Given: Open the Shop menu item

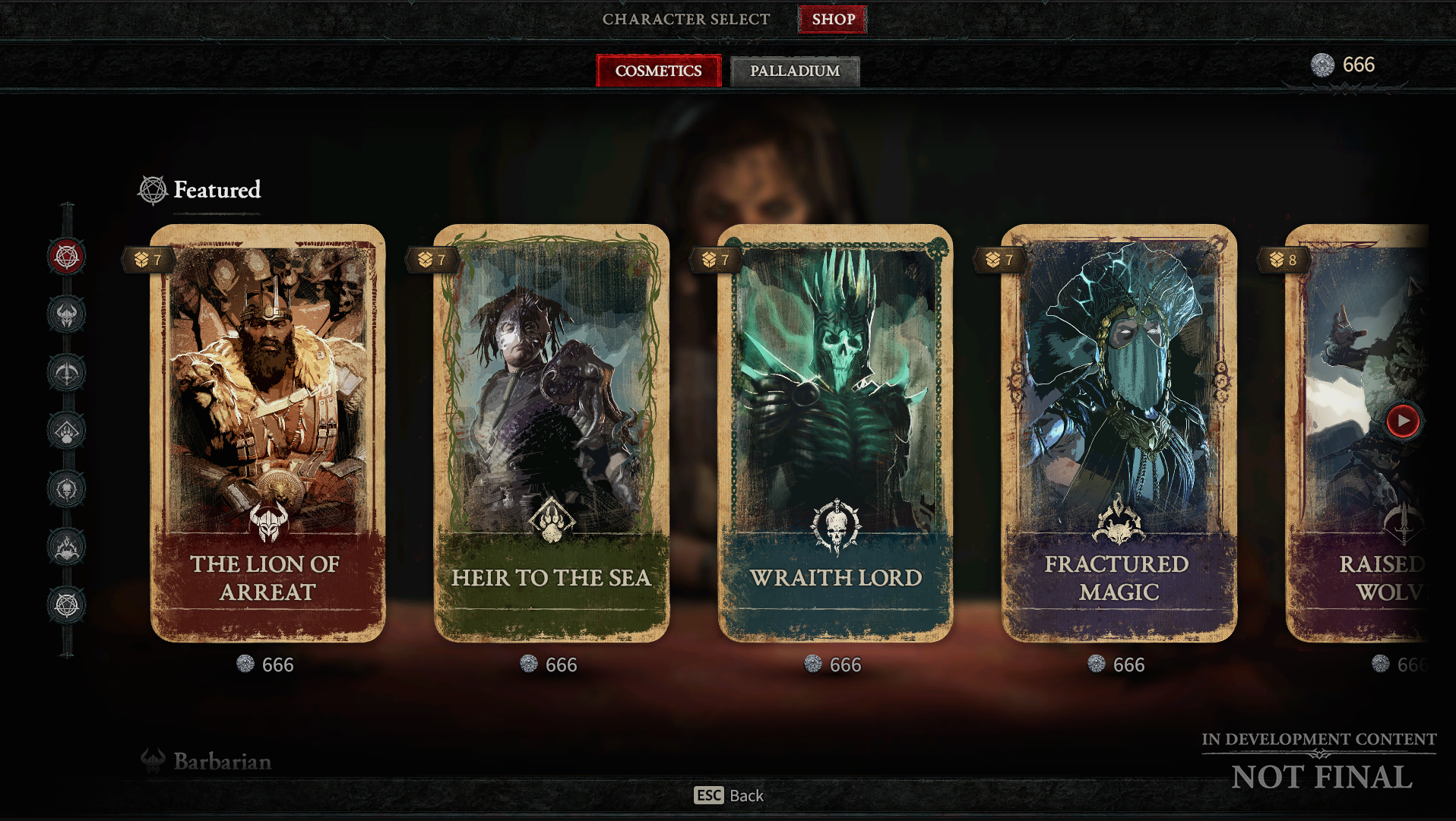Looking at the screenshot, I should pos(832,19).
